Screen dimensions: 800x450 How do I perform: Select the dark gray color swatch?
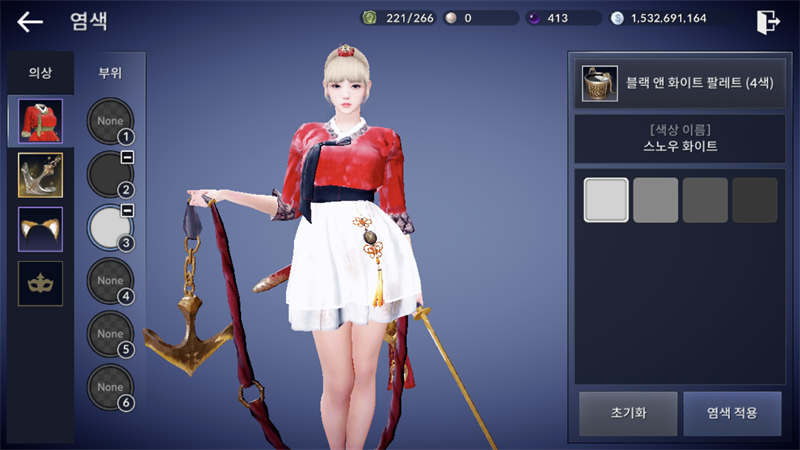tap(705, 200)
